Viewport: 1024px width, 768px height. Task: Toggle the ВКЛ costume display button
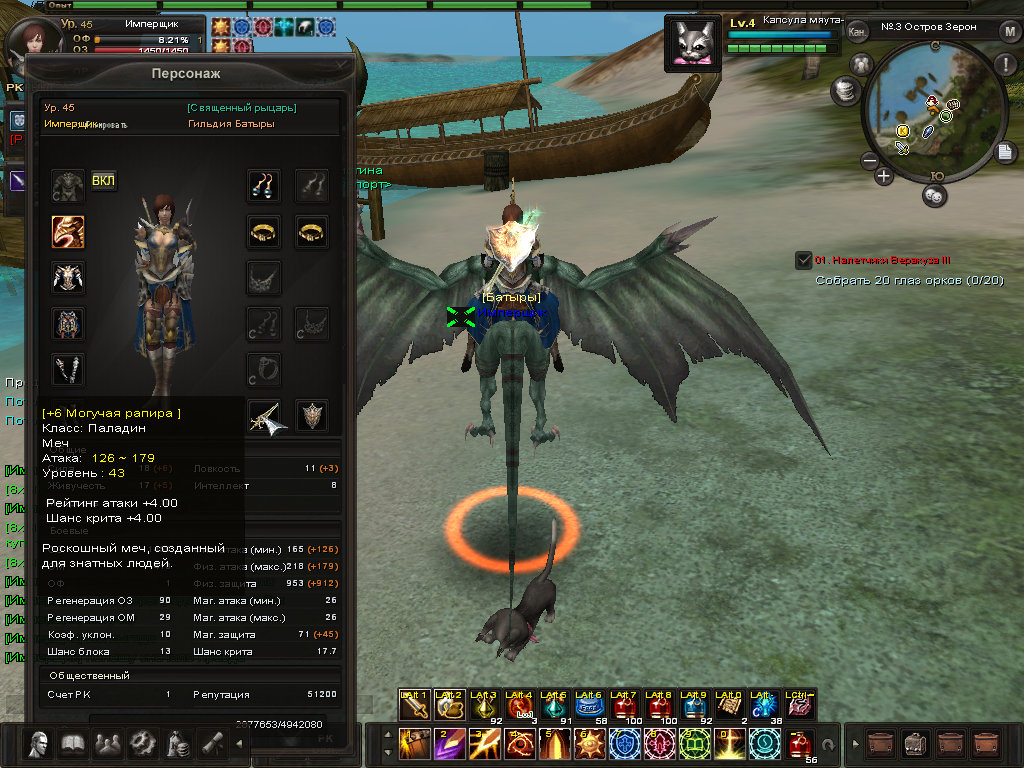click(x=103, y=181)
